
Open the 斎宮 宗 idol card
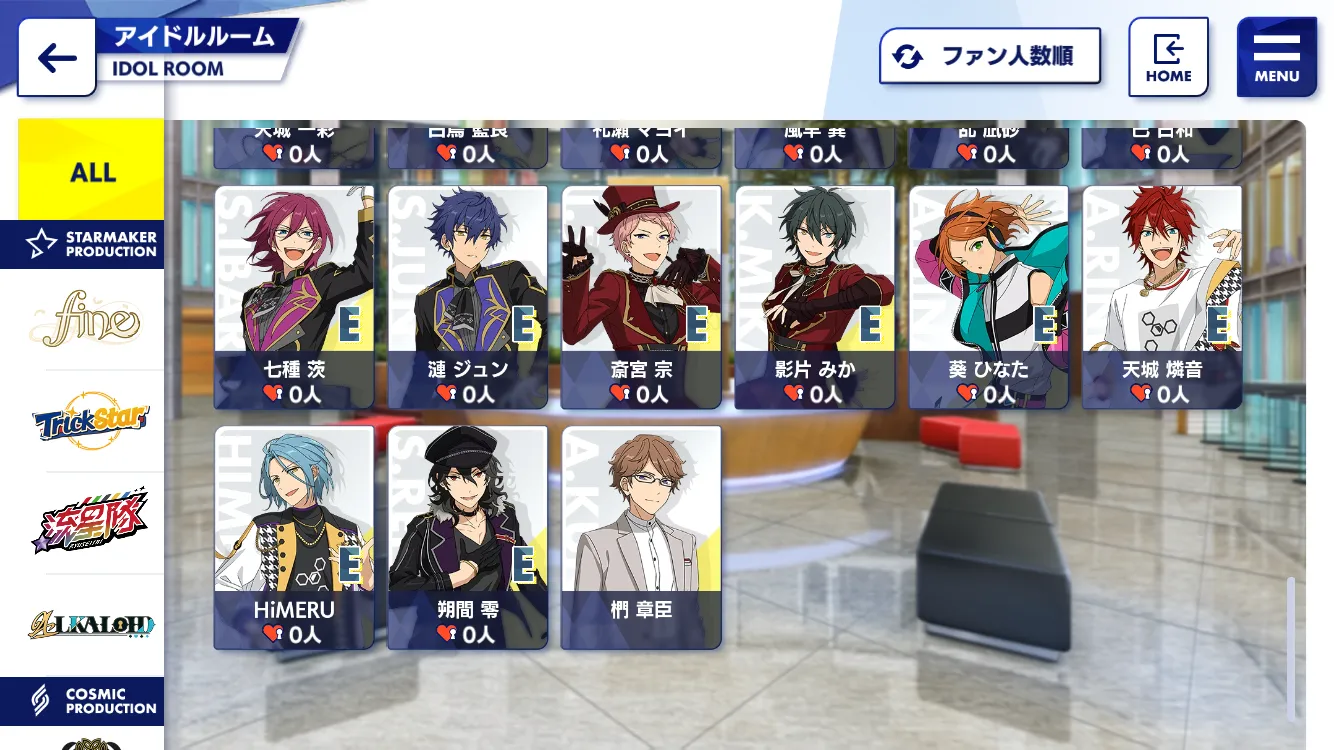(641, 297)
